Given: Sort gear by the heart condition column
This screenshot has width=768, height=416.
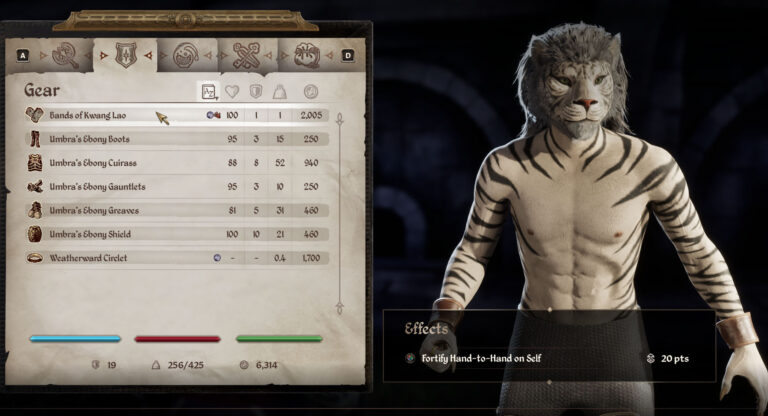Looking at the screenshot, I should click(x=232, y=92).
